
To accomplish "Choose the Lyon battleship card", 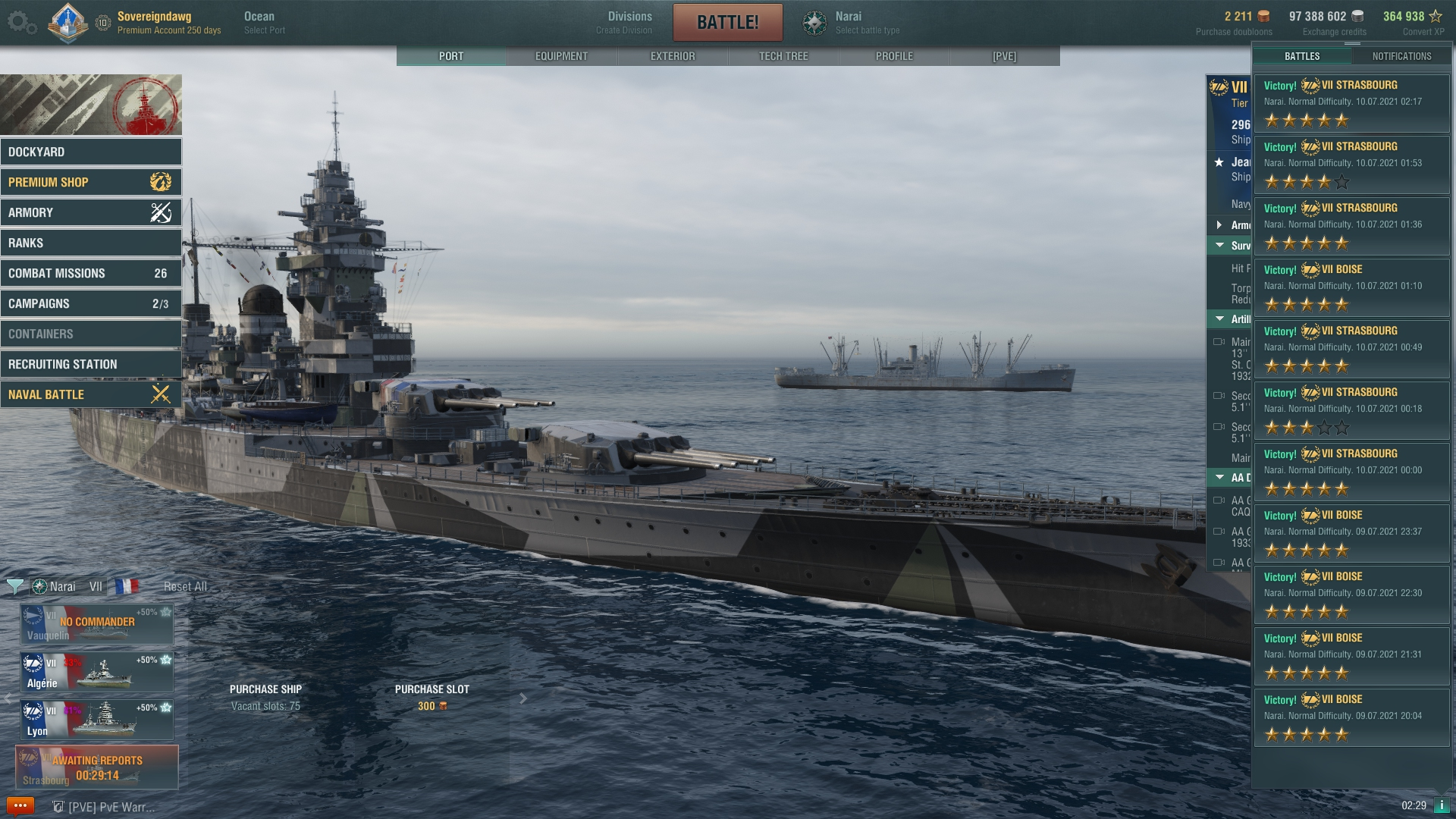I will (x=97, y=720).
